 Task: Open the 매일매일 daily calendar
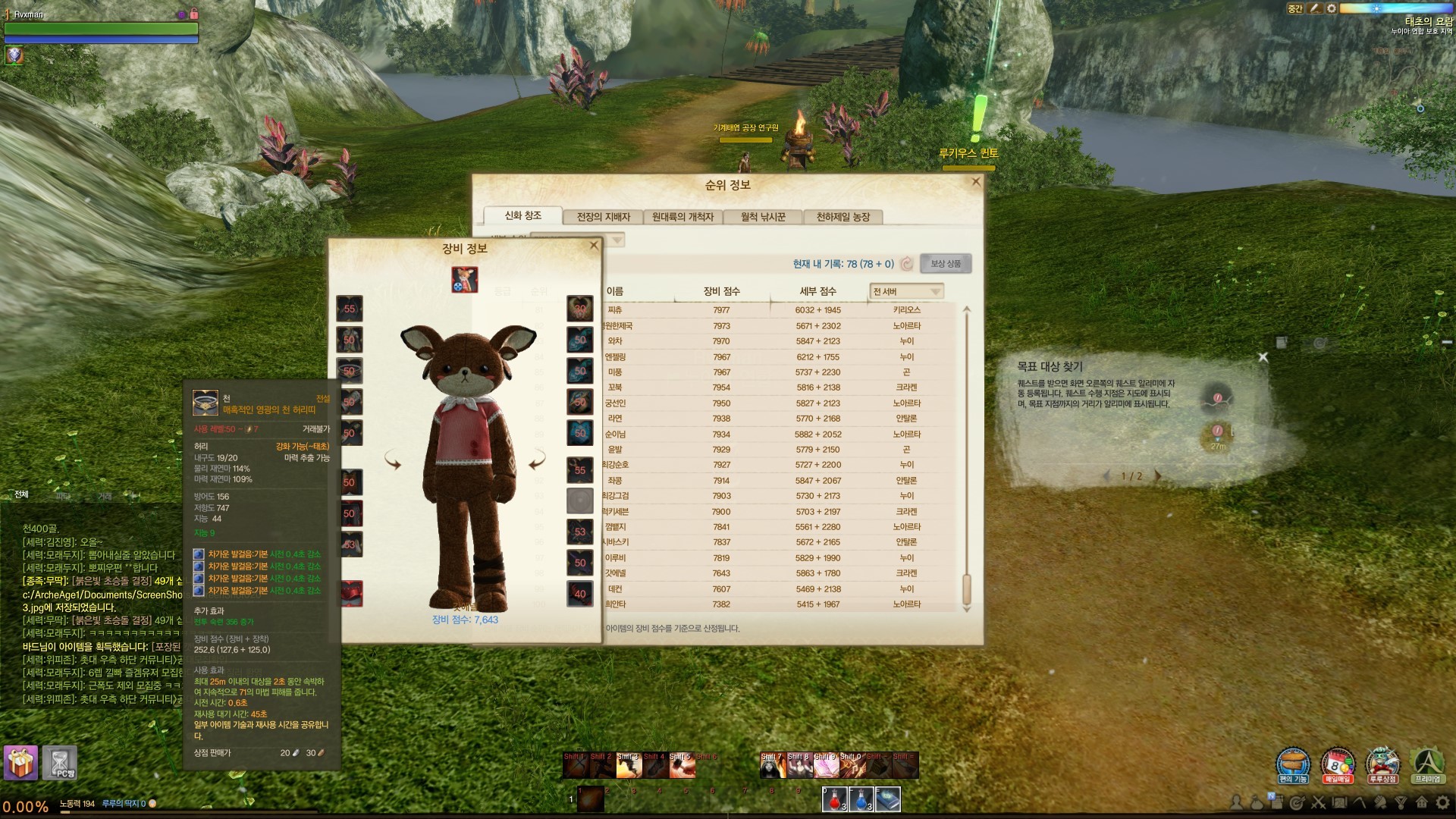point(1338,764)
